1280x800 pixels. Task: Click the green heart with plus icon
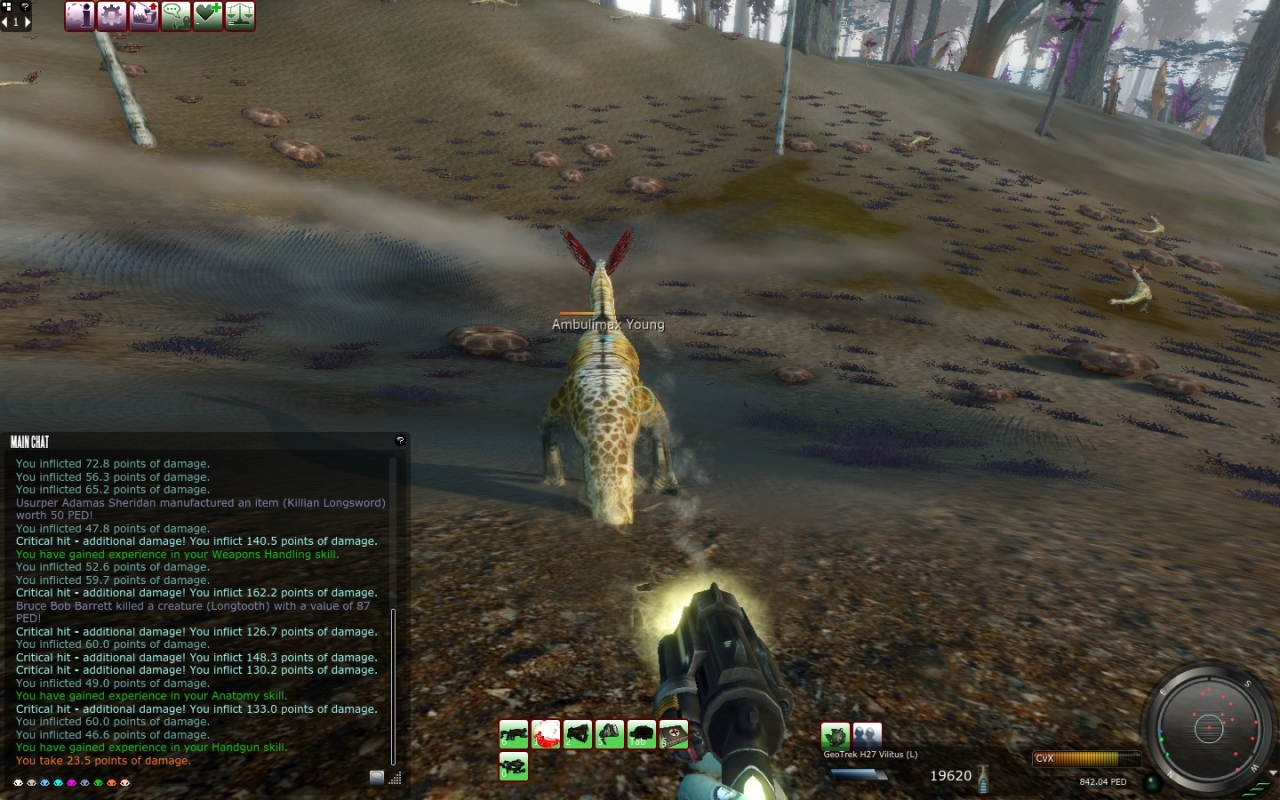click(x=208, y=16)
